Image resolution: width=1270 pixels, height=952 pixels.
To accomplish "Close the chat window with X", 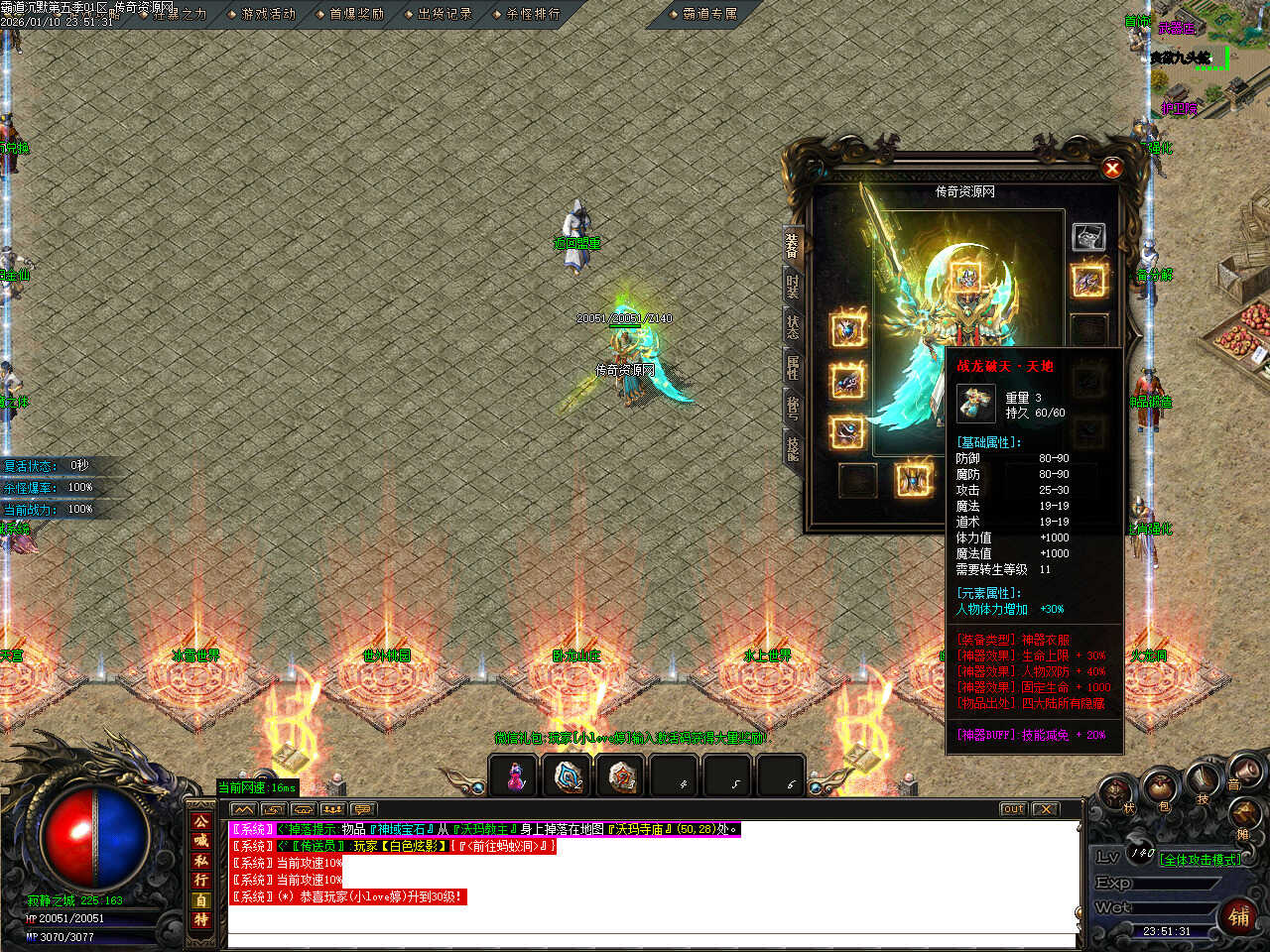I will (x=1045, y=809).
